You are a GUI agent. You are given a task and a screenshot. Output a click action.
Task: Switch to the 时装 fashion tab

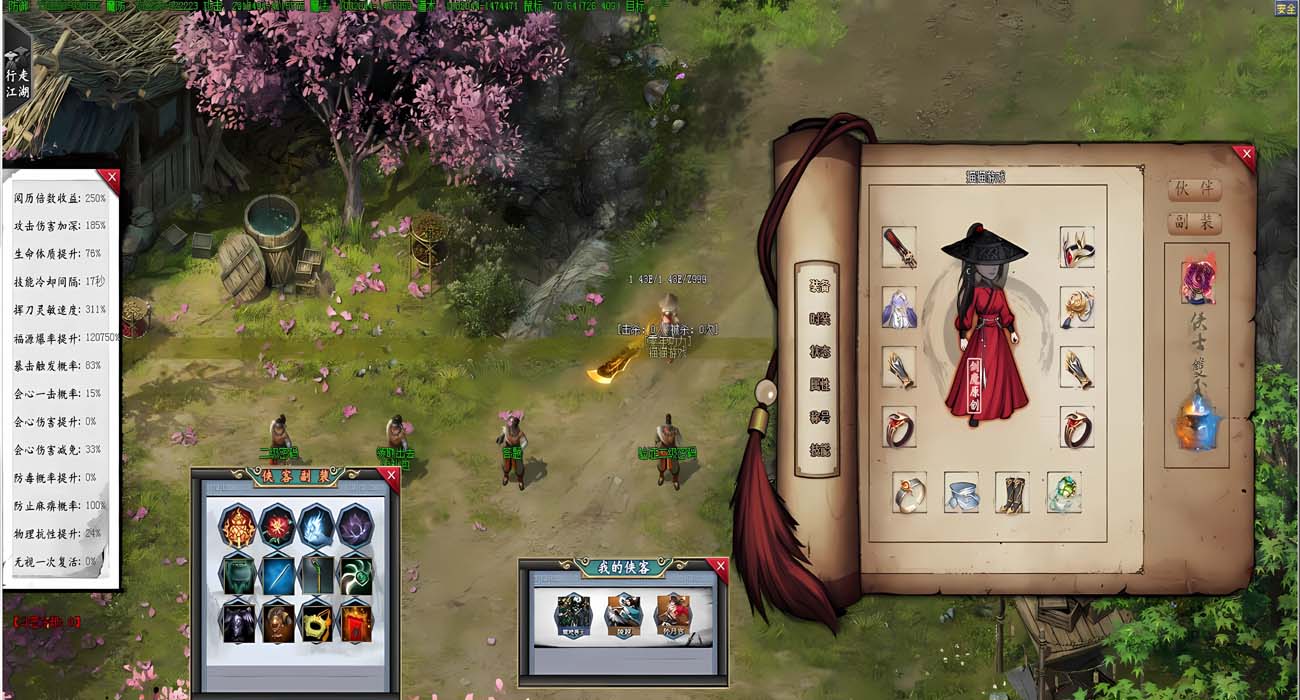point(819,319)
